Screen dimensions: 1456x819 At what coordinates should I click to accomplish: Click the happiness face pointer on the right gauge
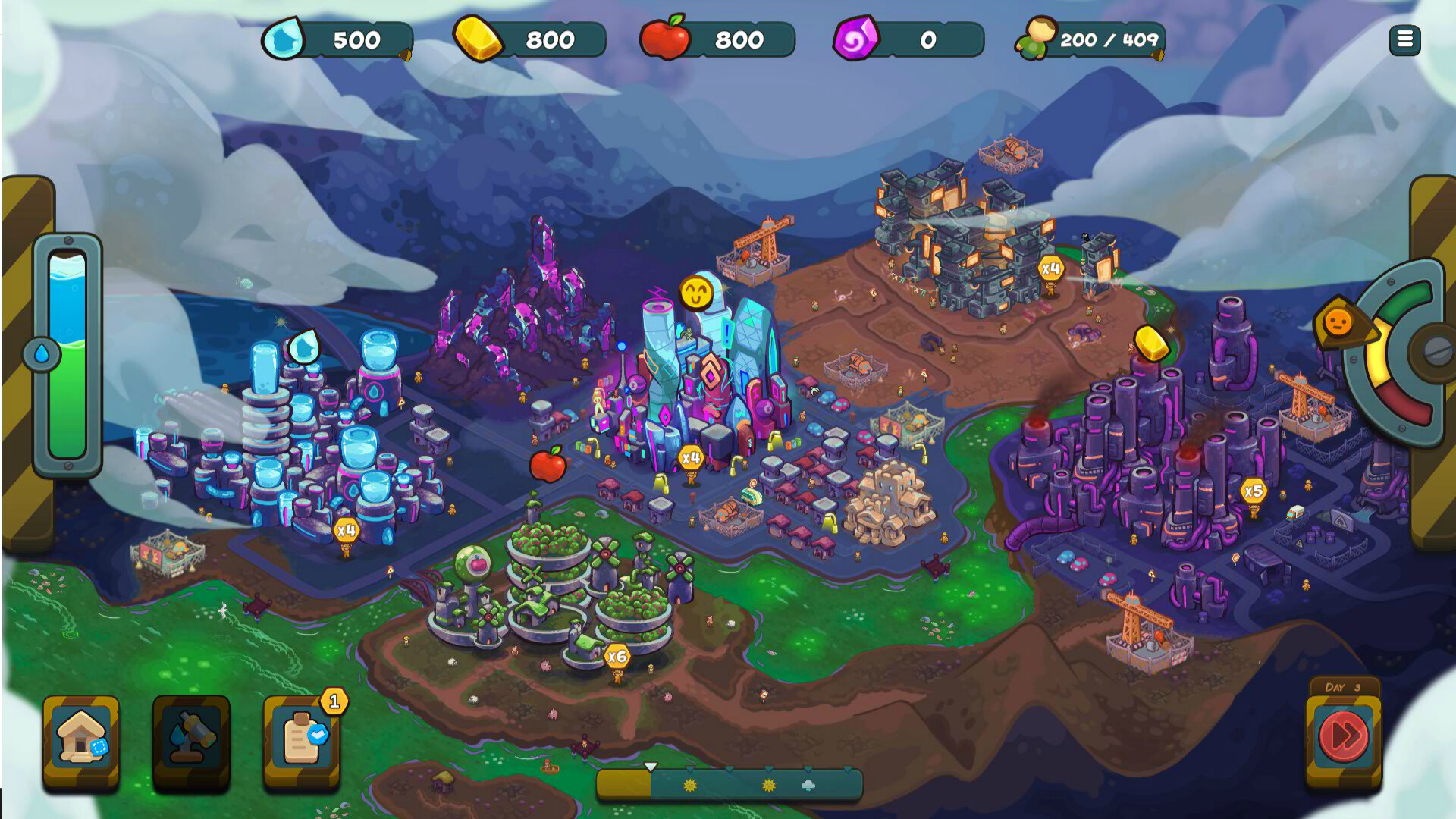point(1337,322)
